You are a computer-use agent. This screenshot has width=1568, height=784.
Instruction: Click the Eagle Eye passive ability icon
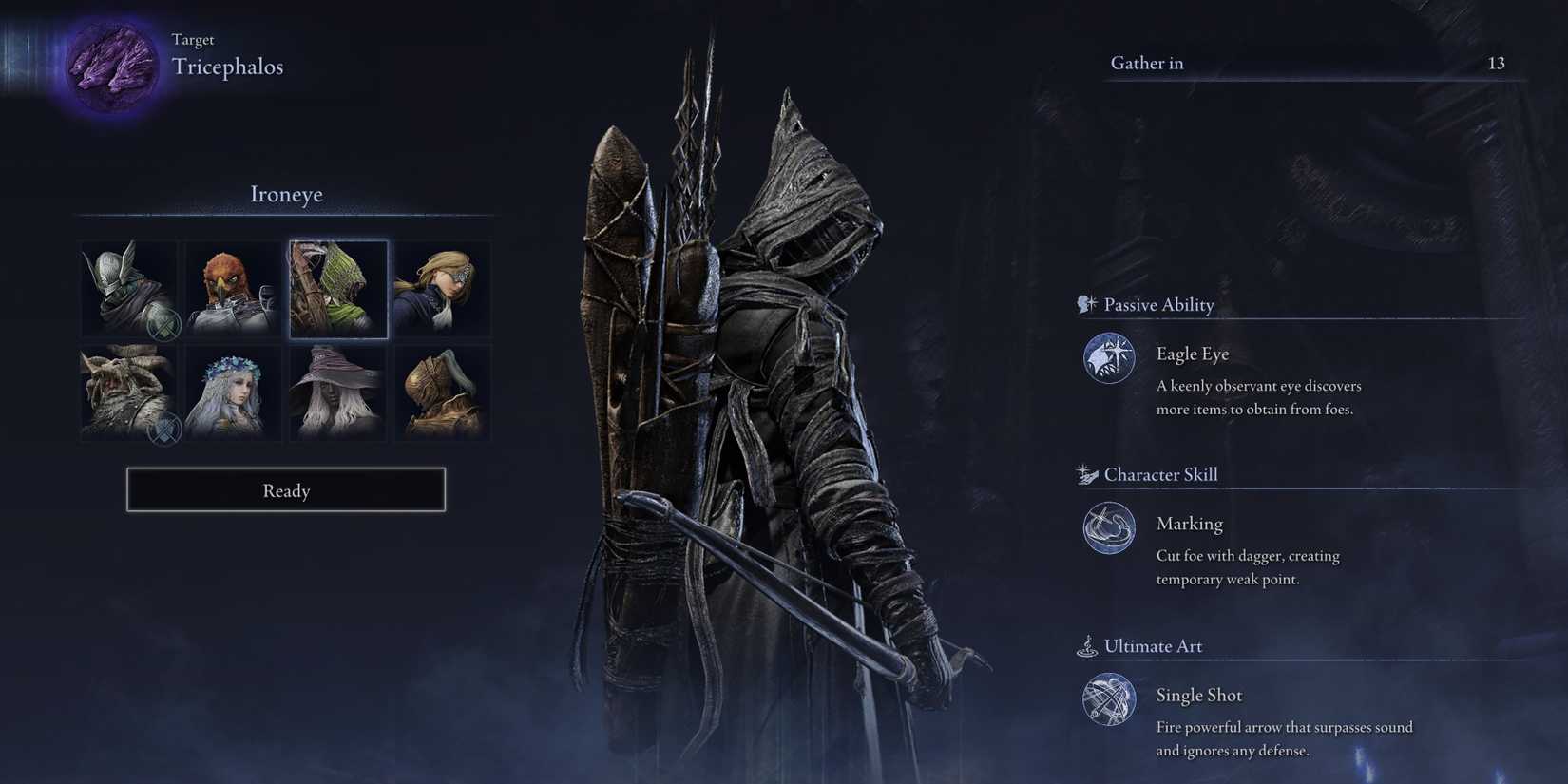[x=1108, y=359]
